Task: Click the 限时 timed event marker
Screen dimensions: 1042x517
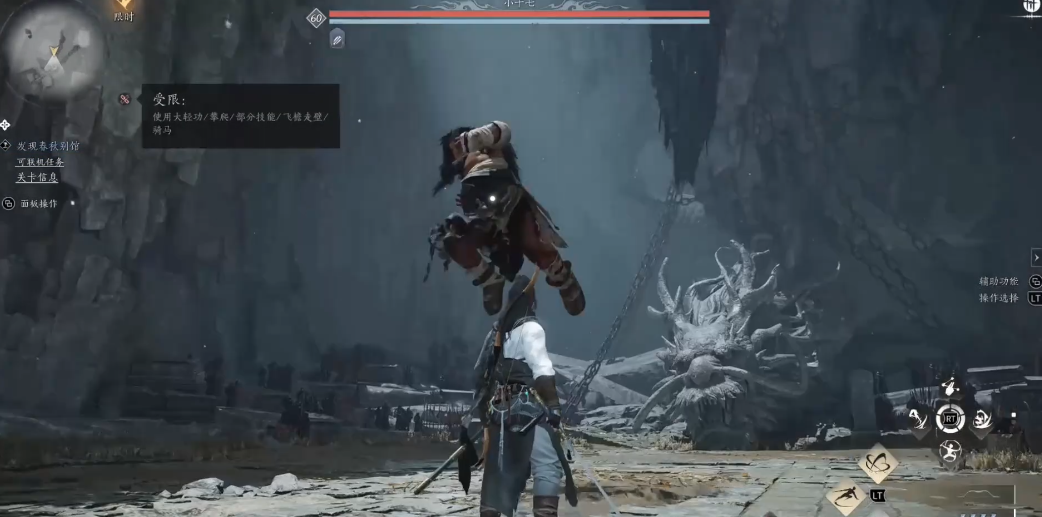Action: pos(123,8)
